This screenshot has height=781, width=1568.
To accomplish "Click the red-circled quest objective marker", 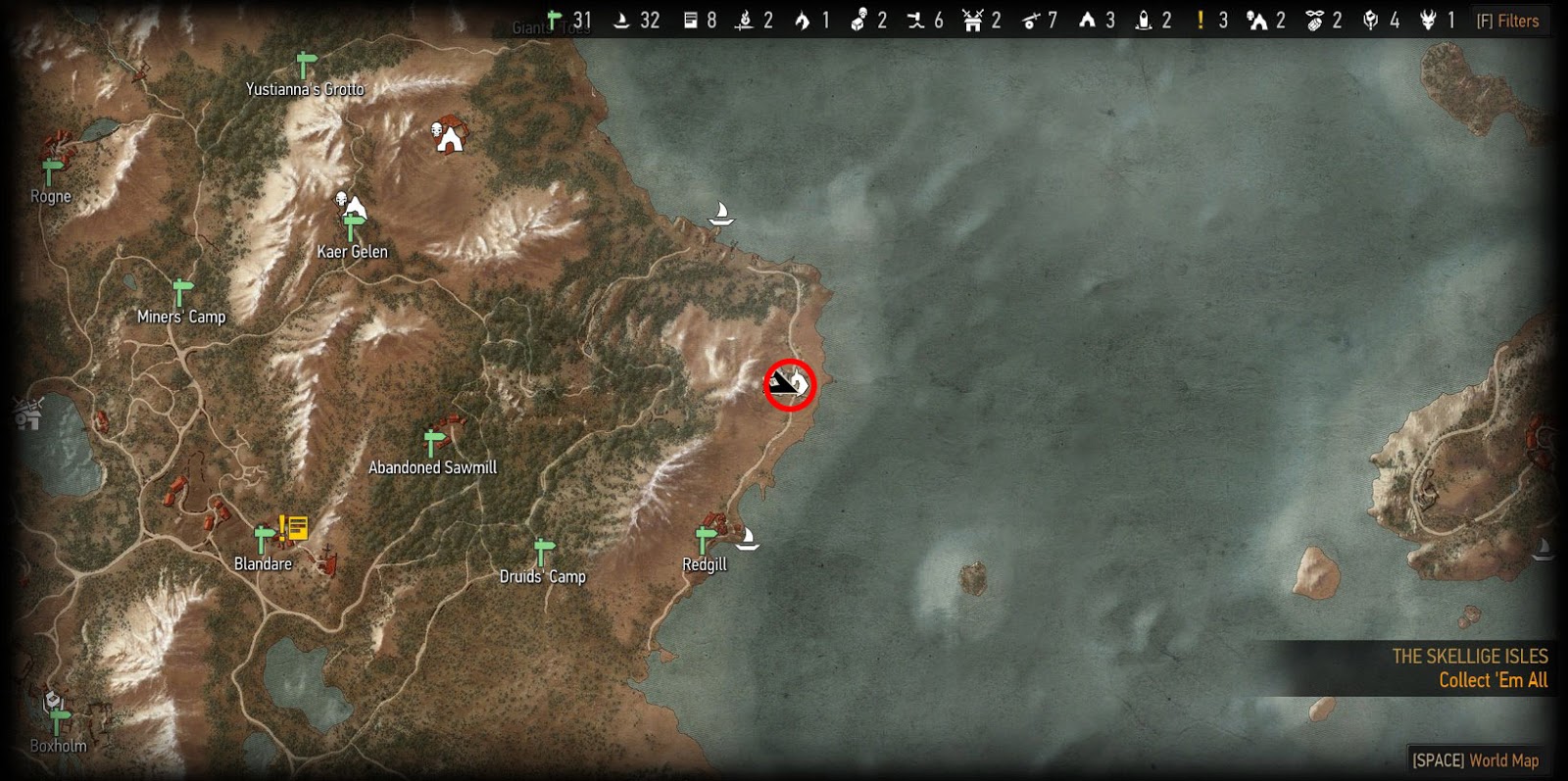I will coord(789,384).
